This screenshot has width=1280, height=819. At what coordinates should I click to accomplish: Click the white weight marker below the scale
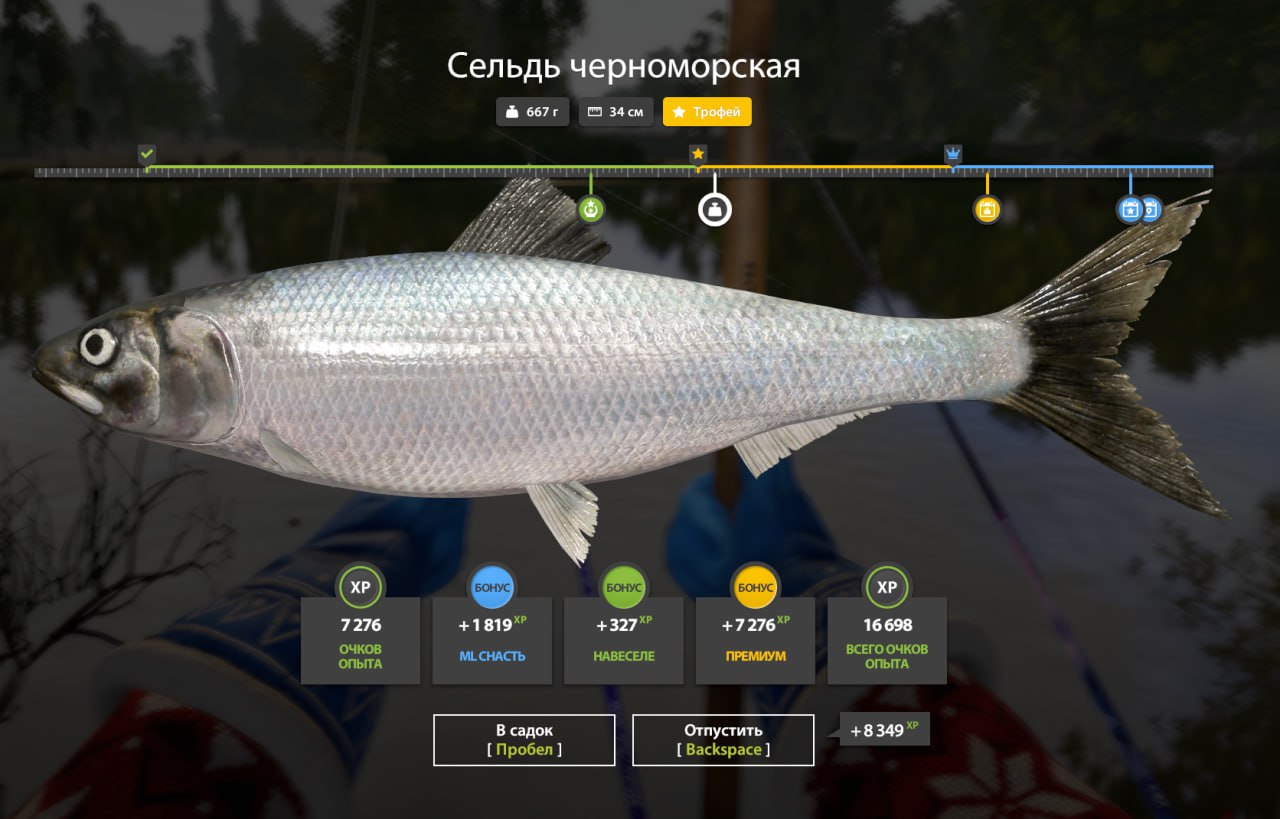click(713, 210)
